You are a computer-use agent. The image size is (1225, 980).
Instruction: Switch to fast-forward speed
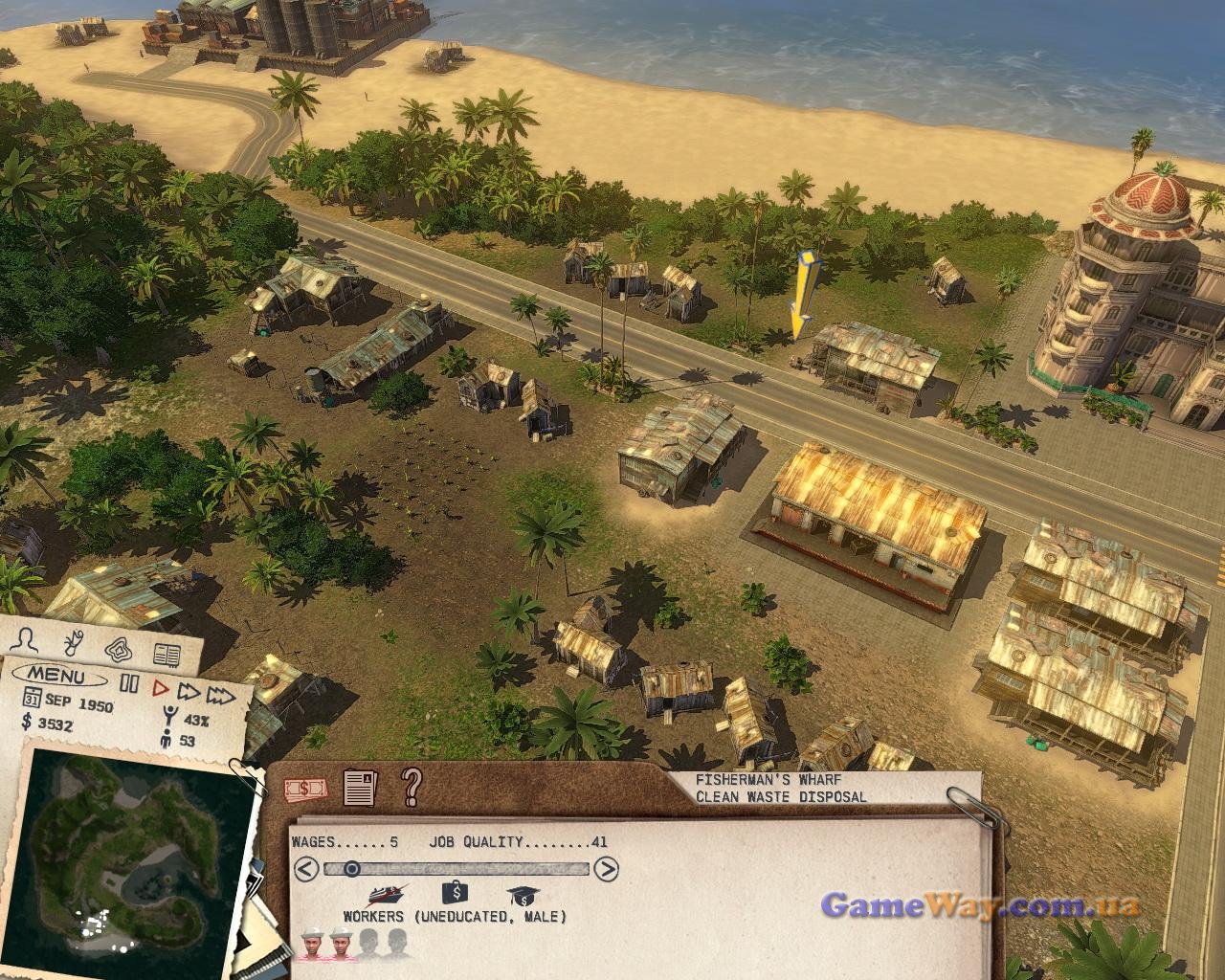click(189, 691)
